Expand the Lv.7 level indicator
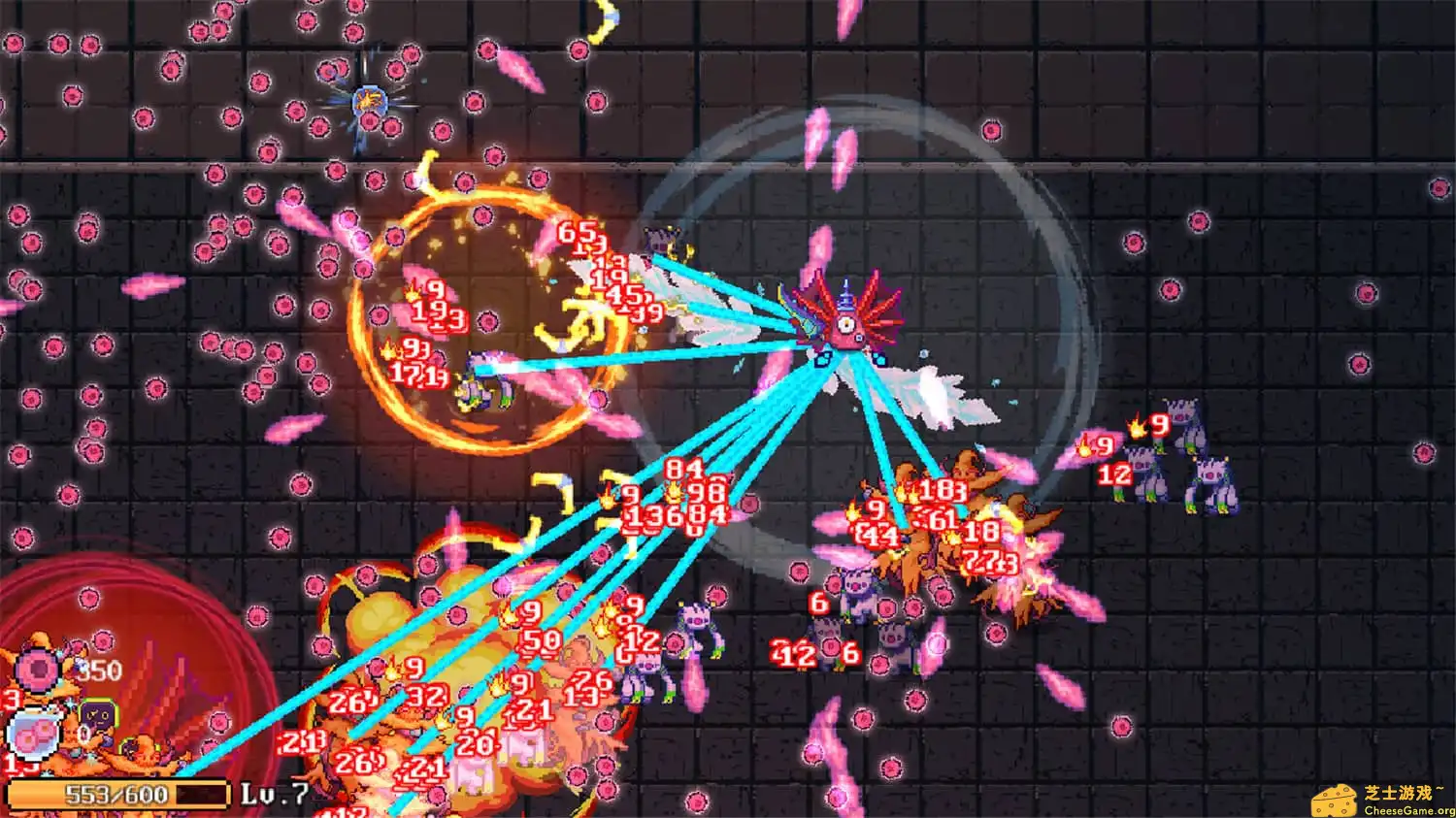Screen dimensions: 1456x818 (275, 793)
